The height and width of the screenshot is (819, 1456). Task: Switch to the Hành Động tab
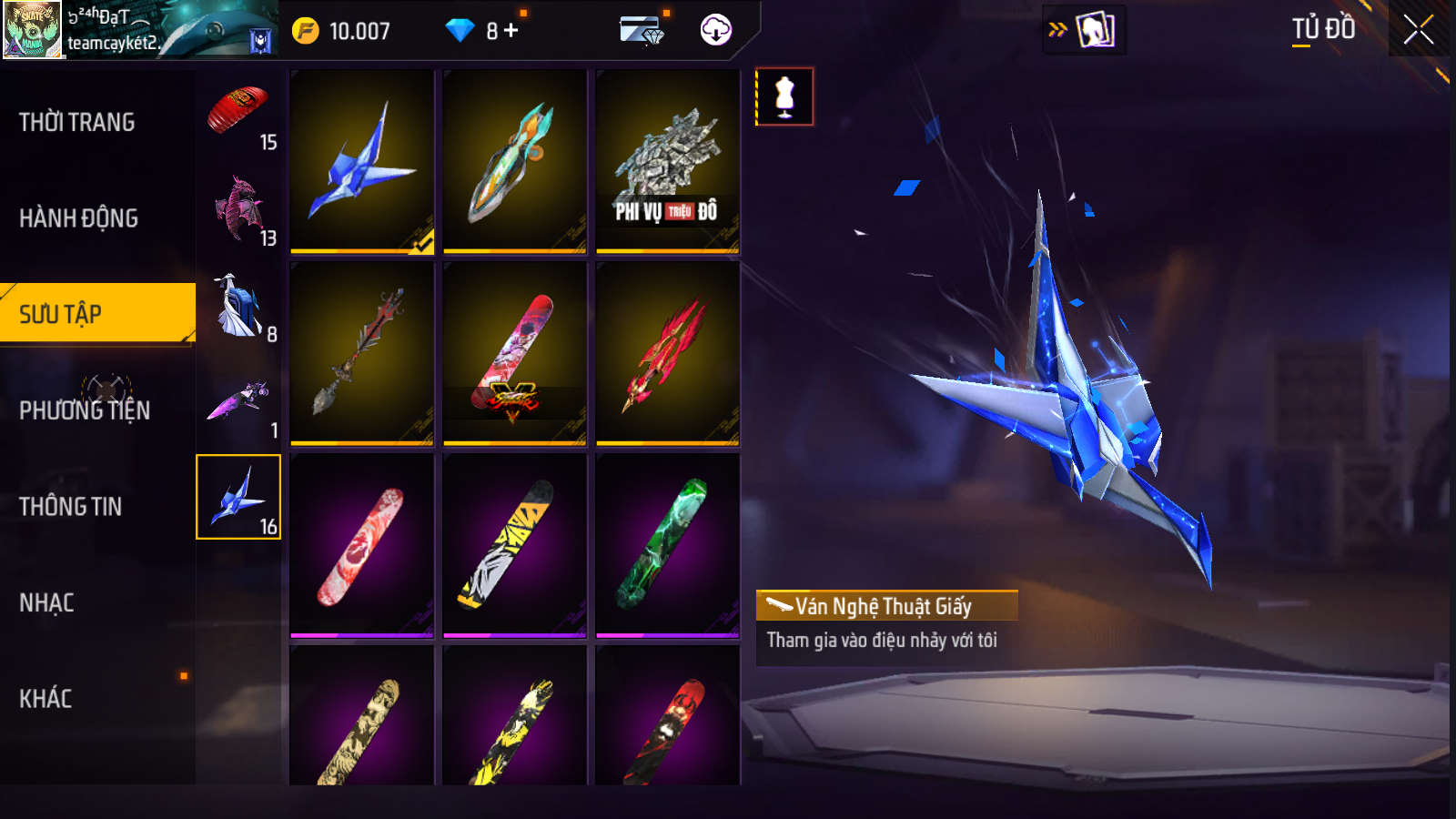79,218
